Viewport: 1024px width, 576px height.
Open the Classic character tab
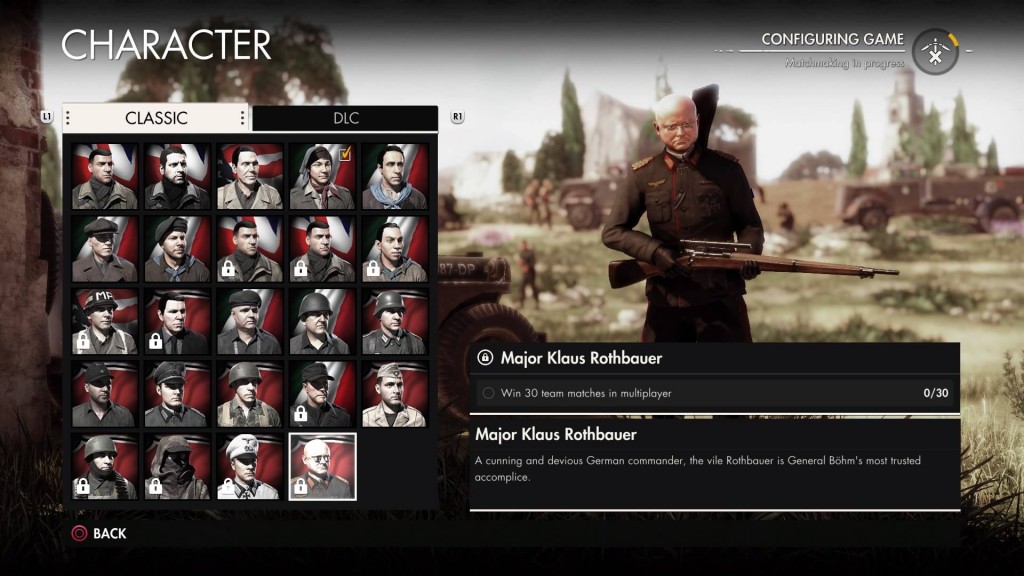point(156,118)
